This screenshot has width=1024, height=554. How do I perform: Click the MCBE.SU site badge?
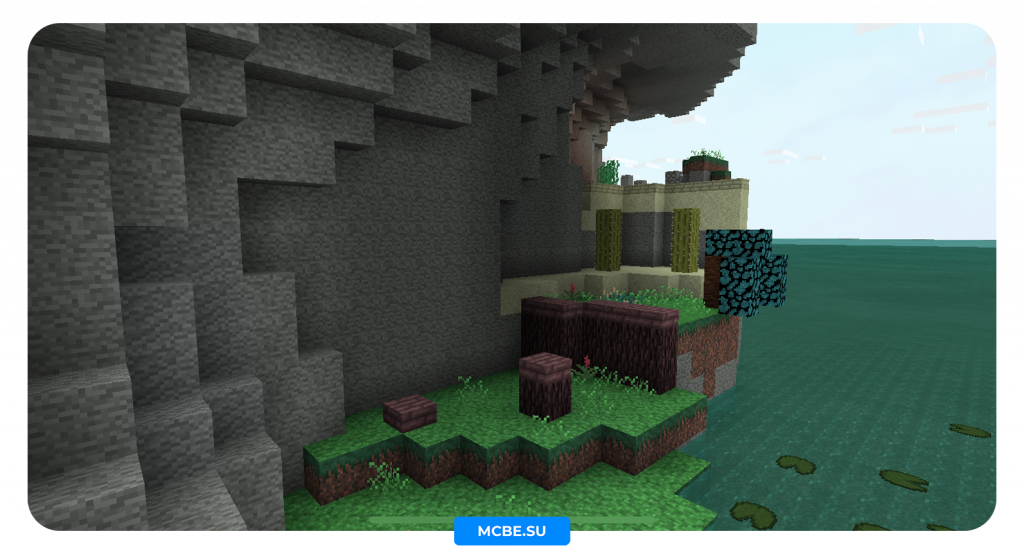[x=512, y=531]
